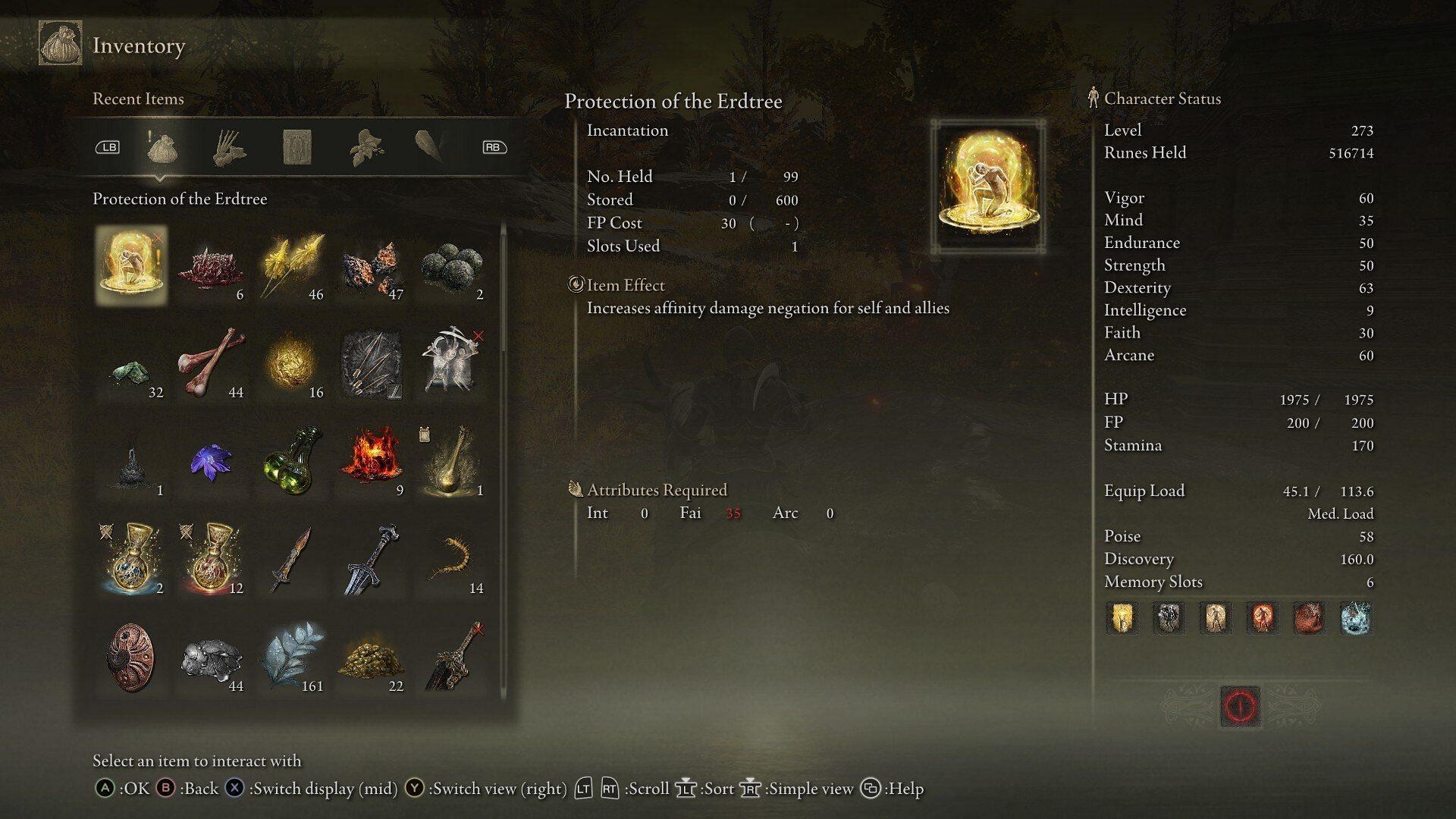The width and height of the screenshot is (1456, 819).
Task: Switch to the plant leaf category tab
Action: tap(366, 147)
